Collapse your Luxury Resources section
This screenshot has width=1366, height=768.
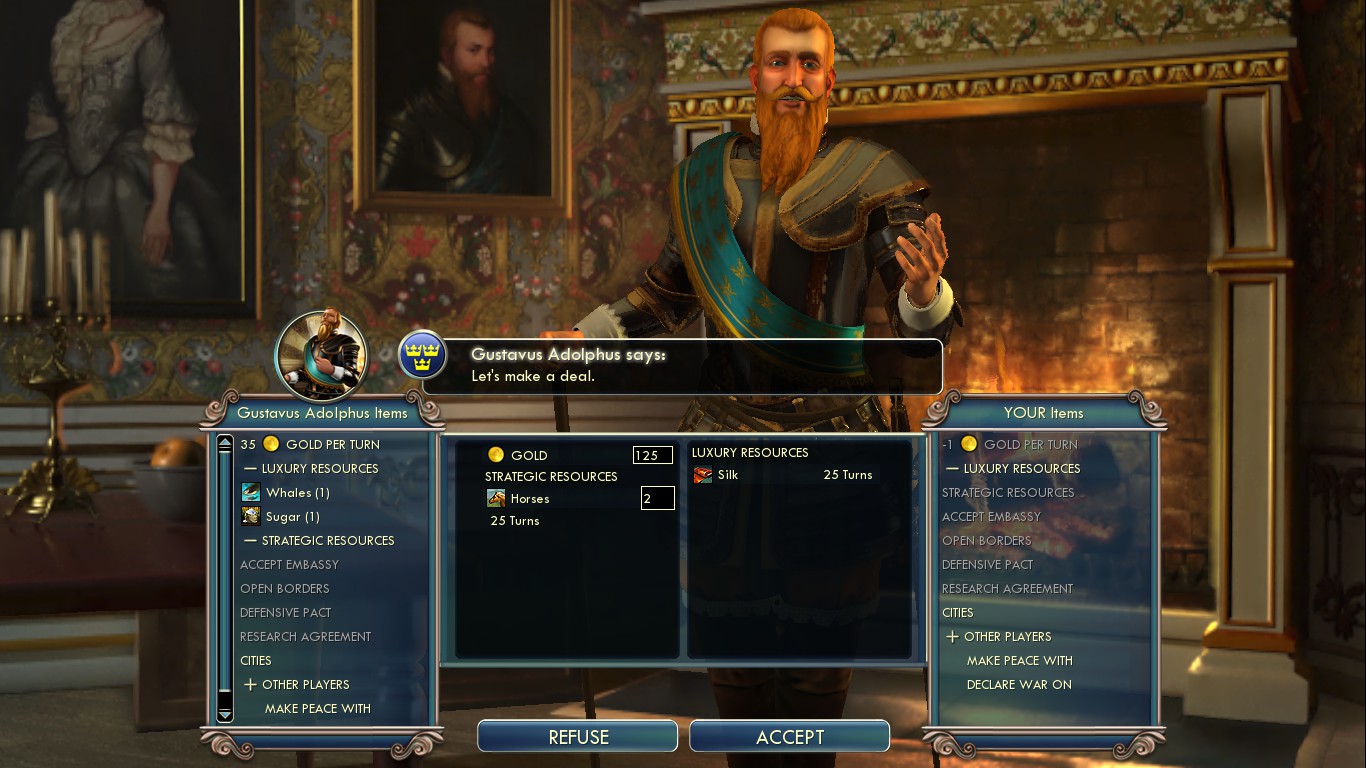[x=1020, y=468]
